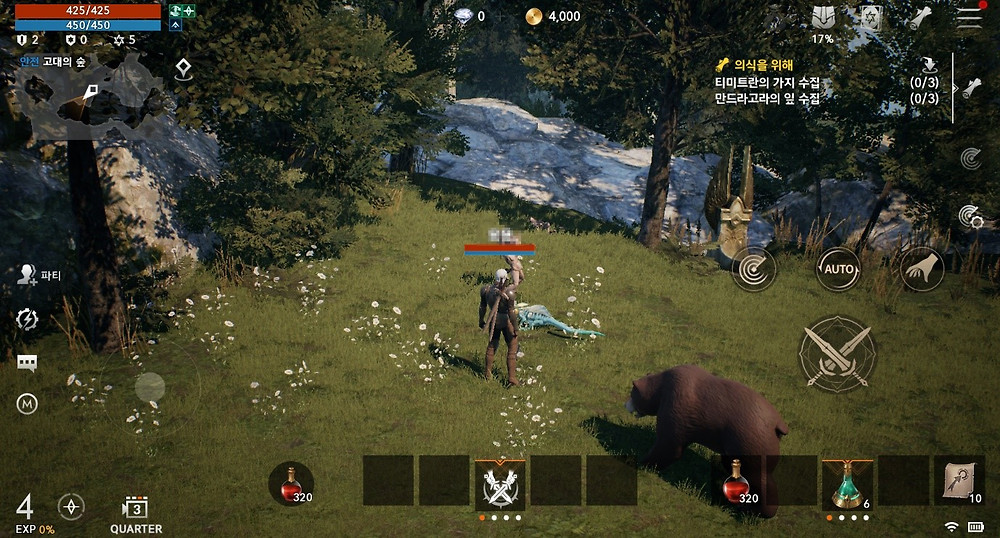Click the map location pin icon

(182, 69)
